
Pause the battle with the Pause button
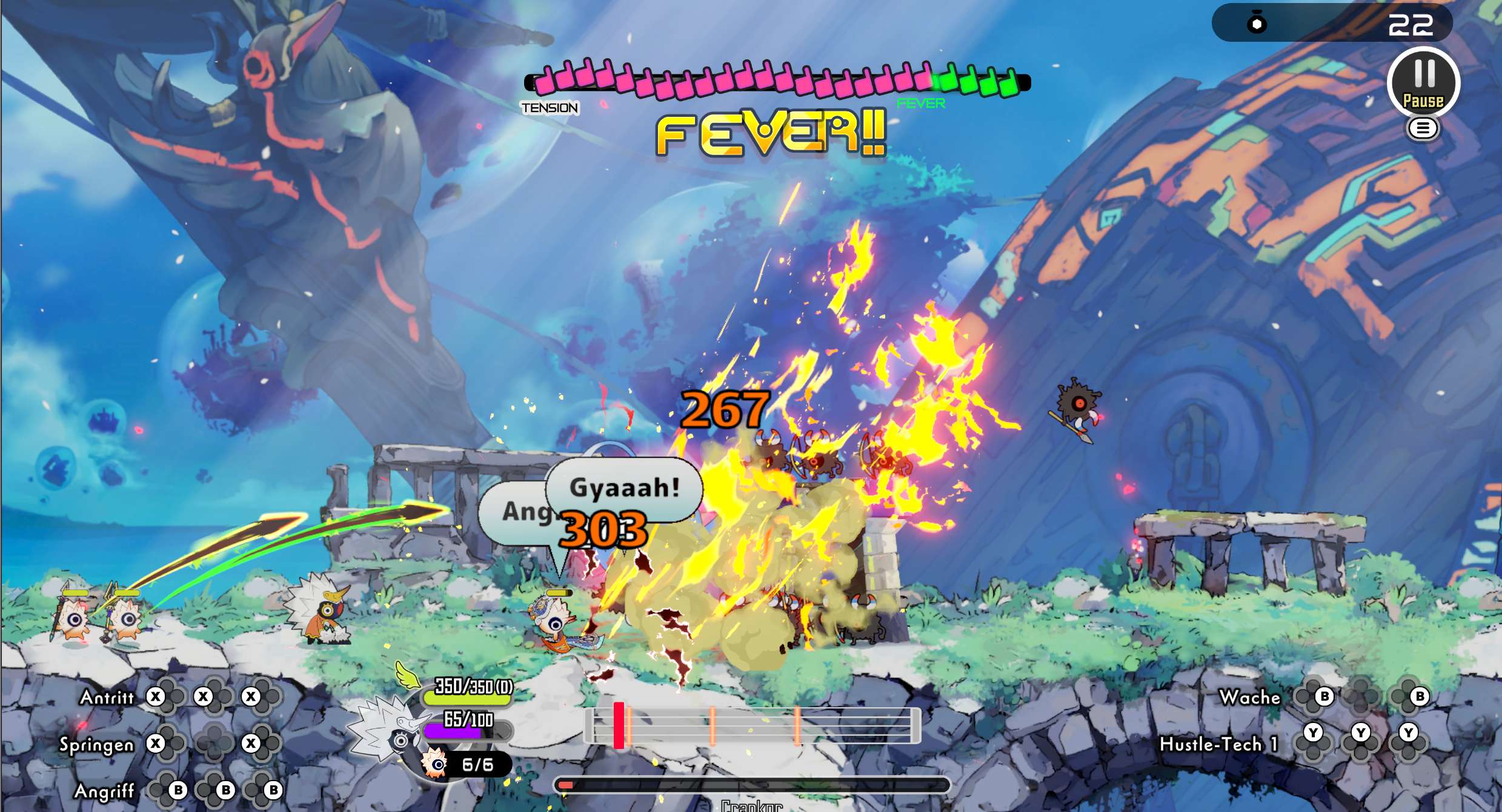coord(1423,83)
